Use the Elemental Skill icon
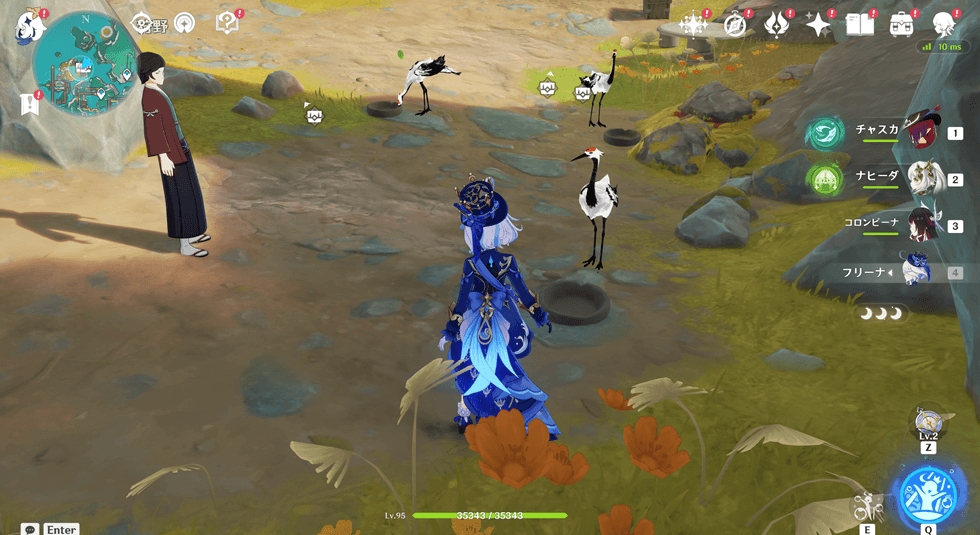The width and height of the screenshot is (980, 535). point(866,507)
